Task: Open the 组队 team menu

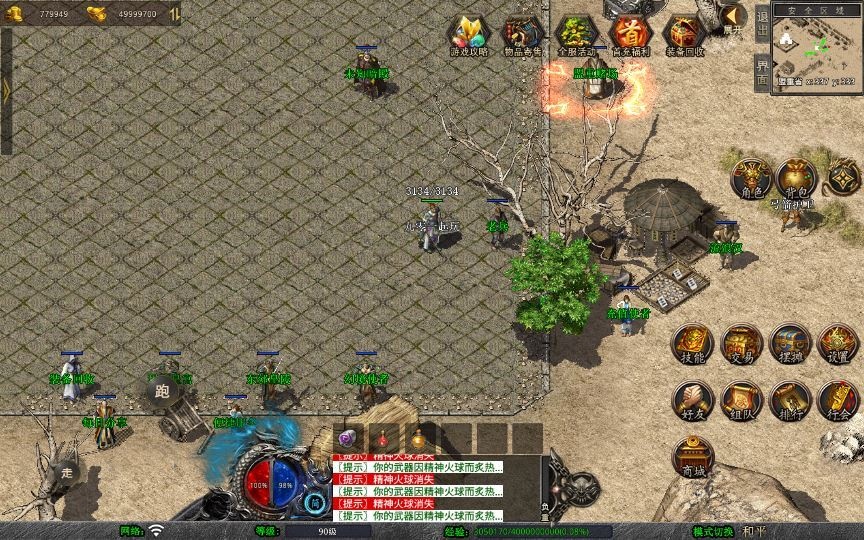Action: click(x=741, y=400)
